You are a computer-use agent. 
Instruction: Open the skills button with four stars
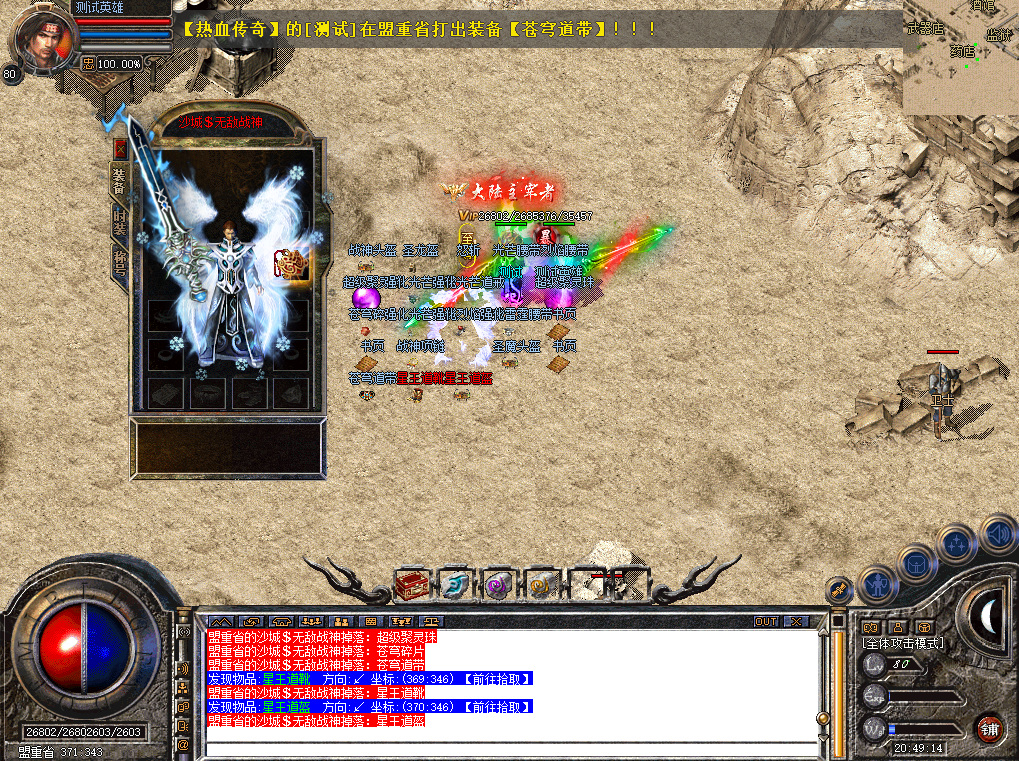957,544
